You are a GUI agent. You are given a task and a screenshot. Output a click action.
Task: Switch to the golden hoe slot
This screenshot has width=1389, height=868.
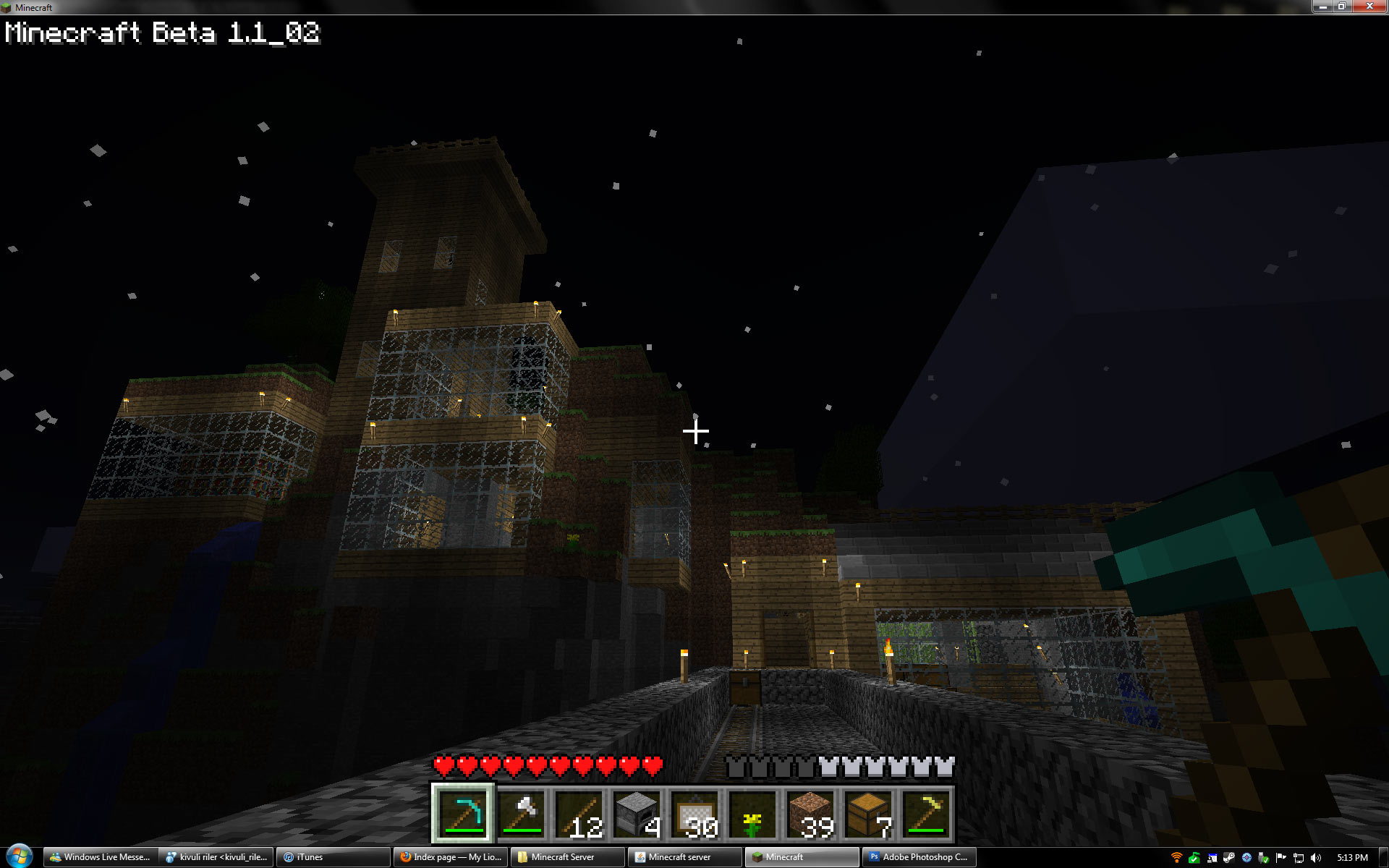tap(926, 814)
